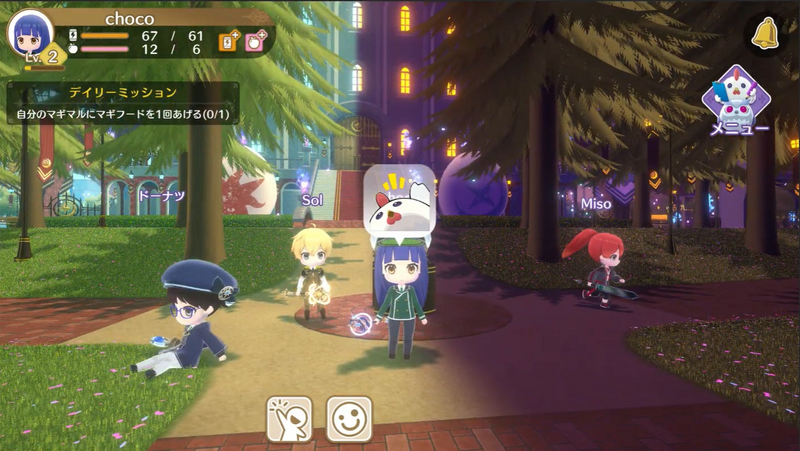Image resolution: width=800 pixels, height=451 pixels.
Task: Open the waving gesture emote button
Action: (x=289, y=418)
